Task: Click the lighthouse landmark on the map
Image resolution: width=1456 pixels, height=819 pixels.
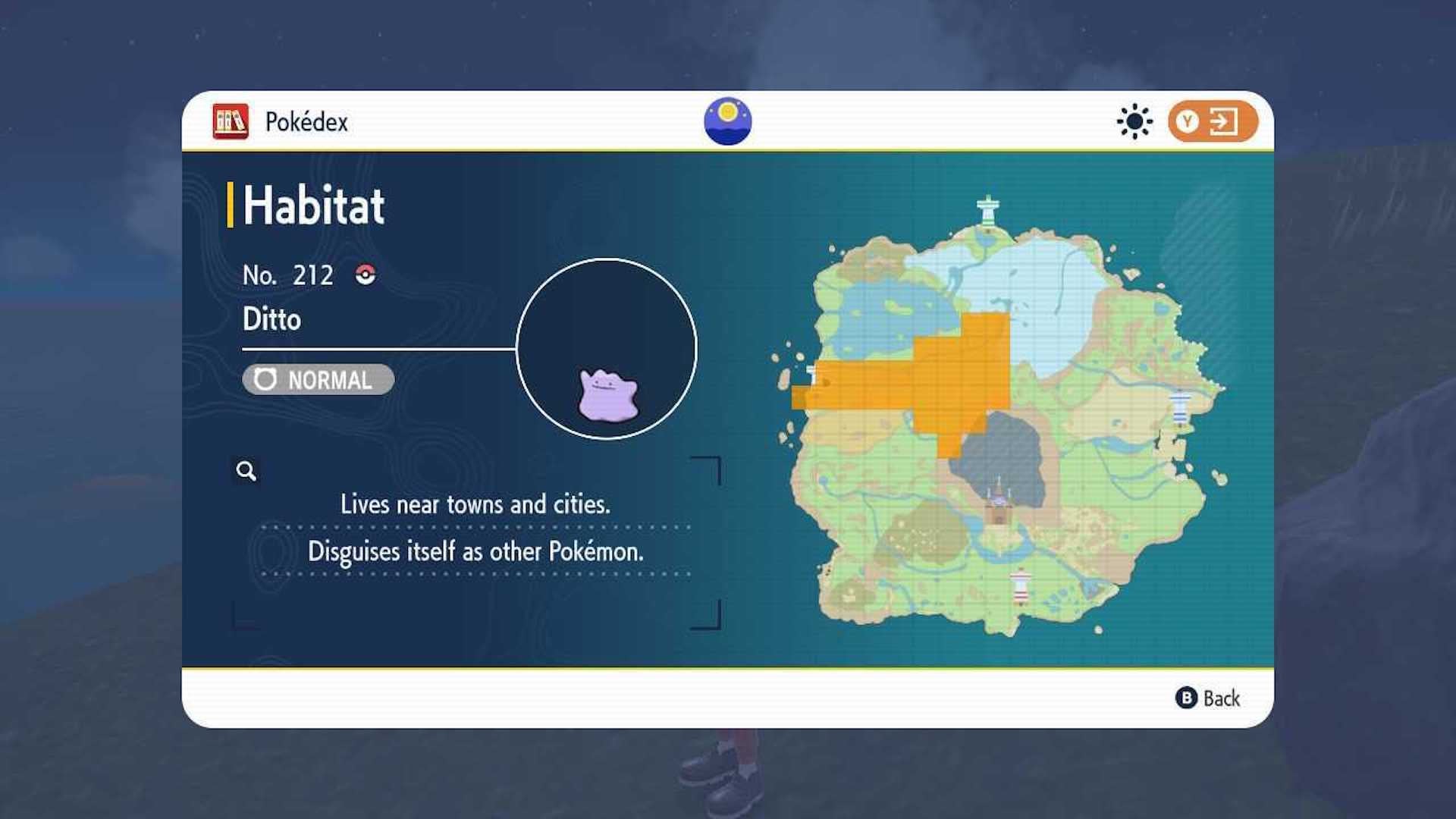Action: (x=1021, y=584)
